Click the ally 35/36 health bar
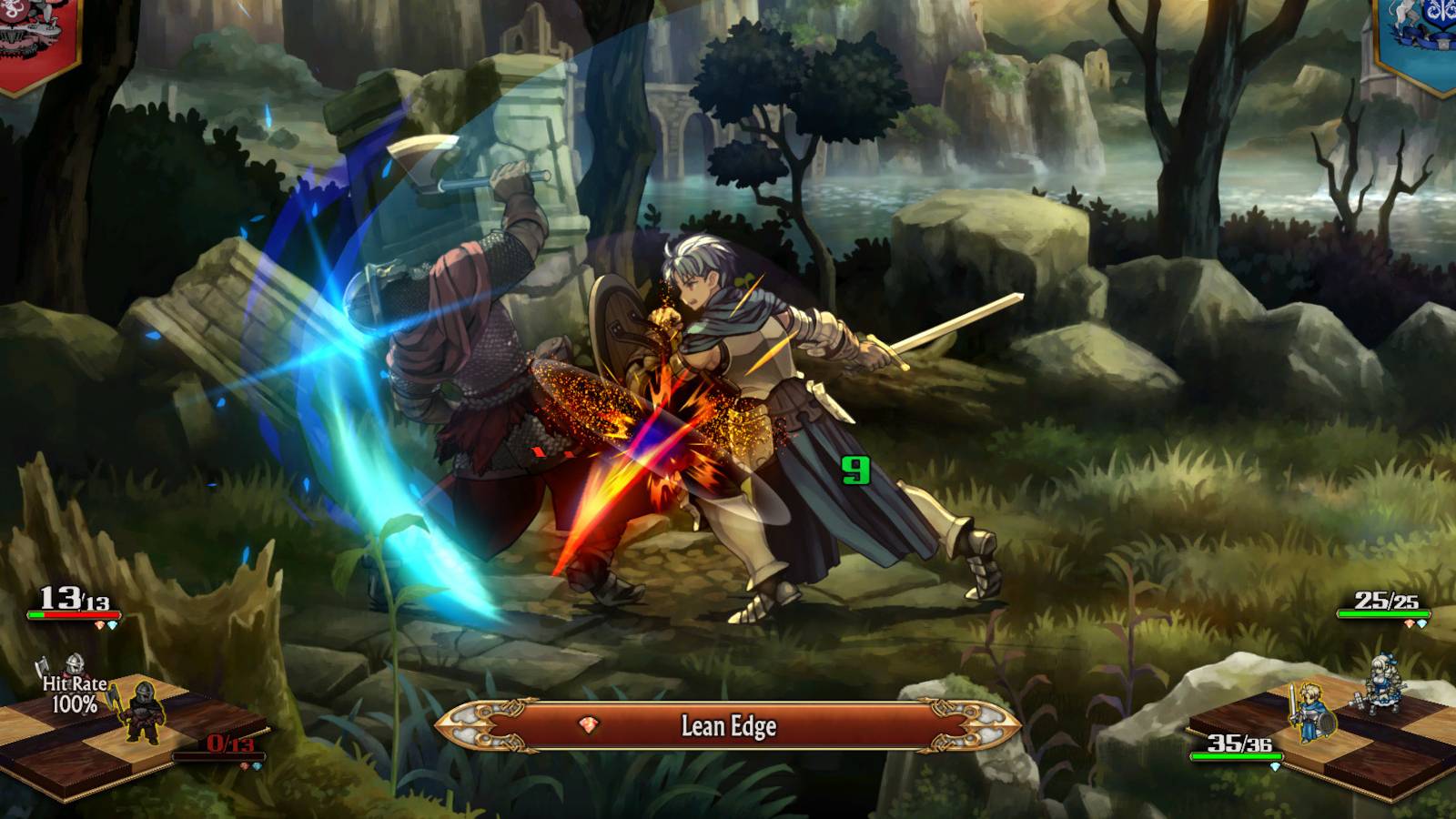 tap(1237, 756)
